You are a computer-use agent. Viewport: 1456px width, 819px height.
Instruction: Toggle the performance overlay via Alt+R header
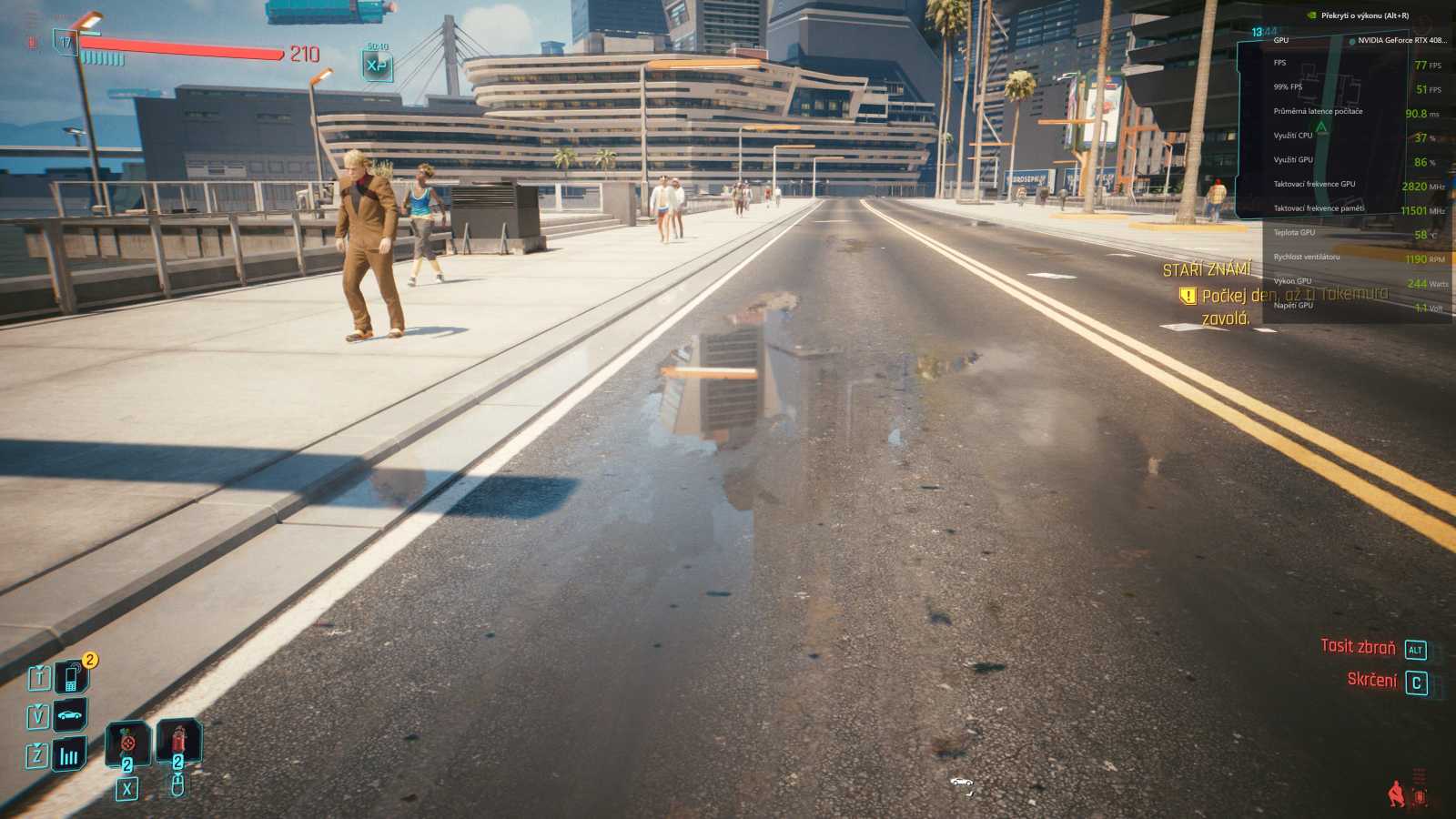coord(1365,15)
